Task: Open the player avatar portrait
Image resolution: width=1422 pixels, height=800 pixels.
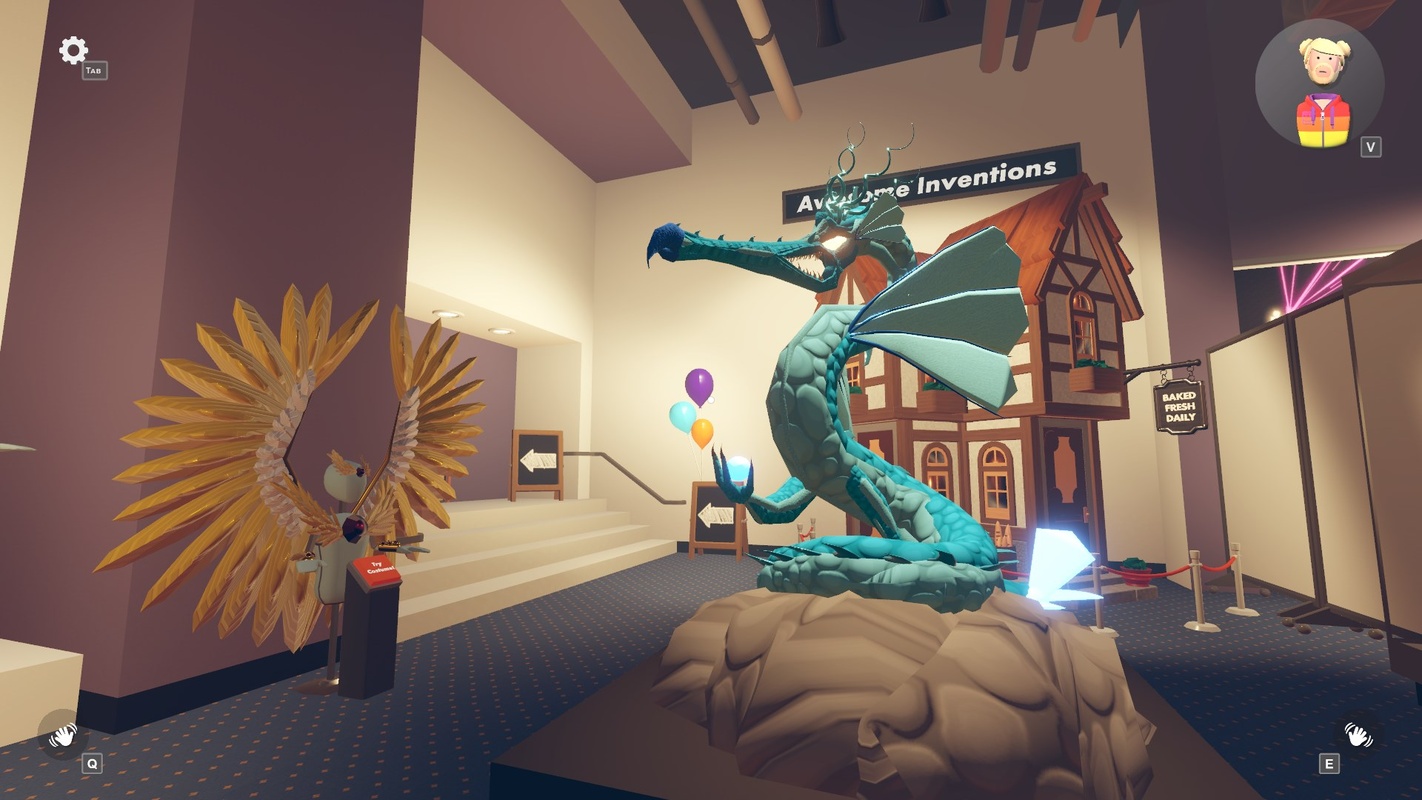Action: pyautogui.click(x=1319, y=85)
